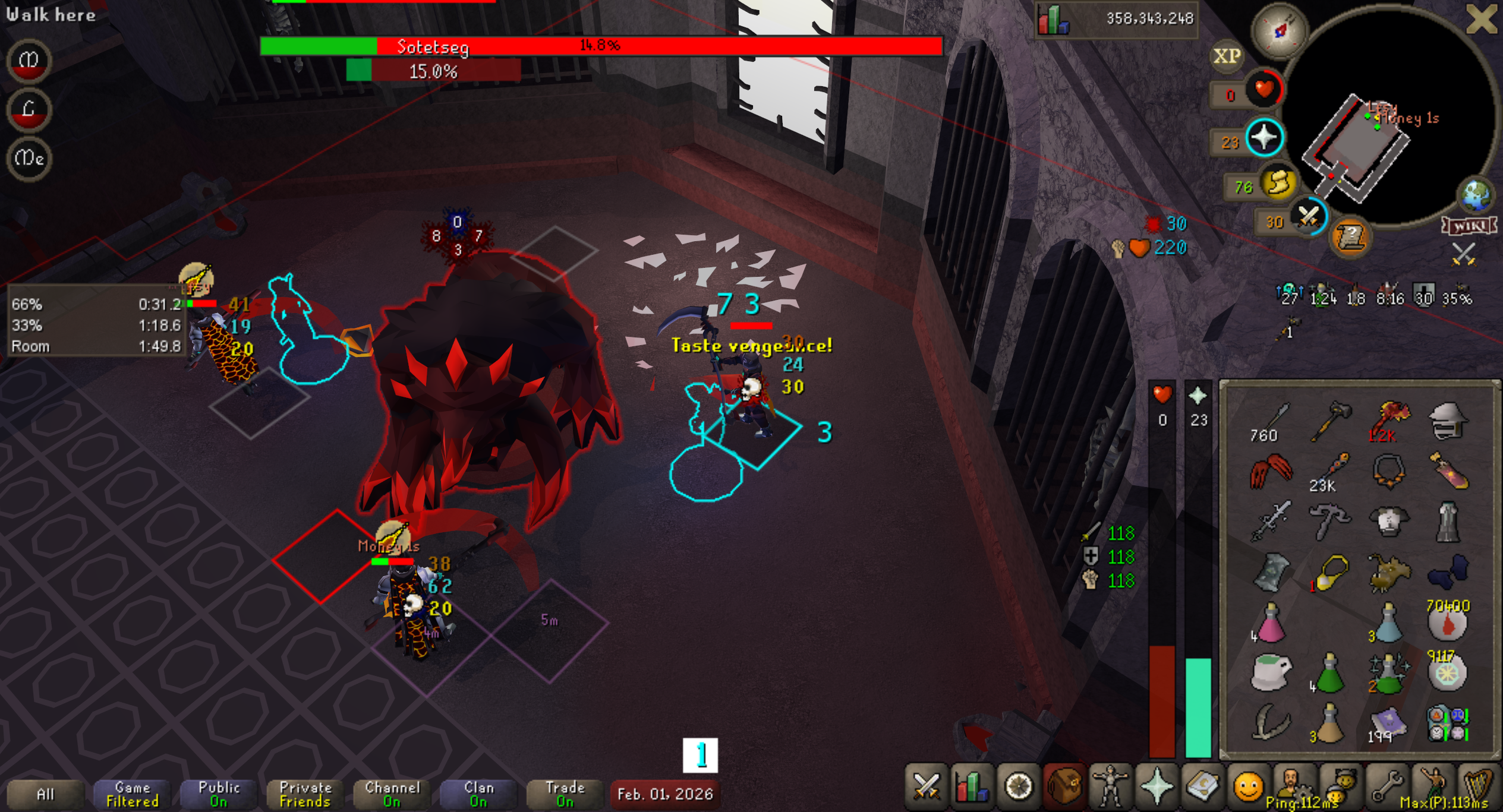Select the anglerfish in the inventory
This screenshot has height=812, width=1503.
pyautogui.click(x=1388, y=573)
